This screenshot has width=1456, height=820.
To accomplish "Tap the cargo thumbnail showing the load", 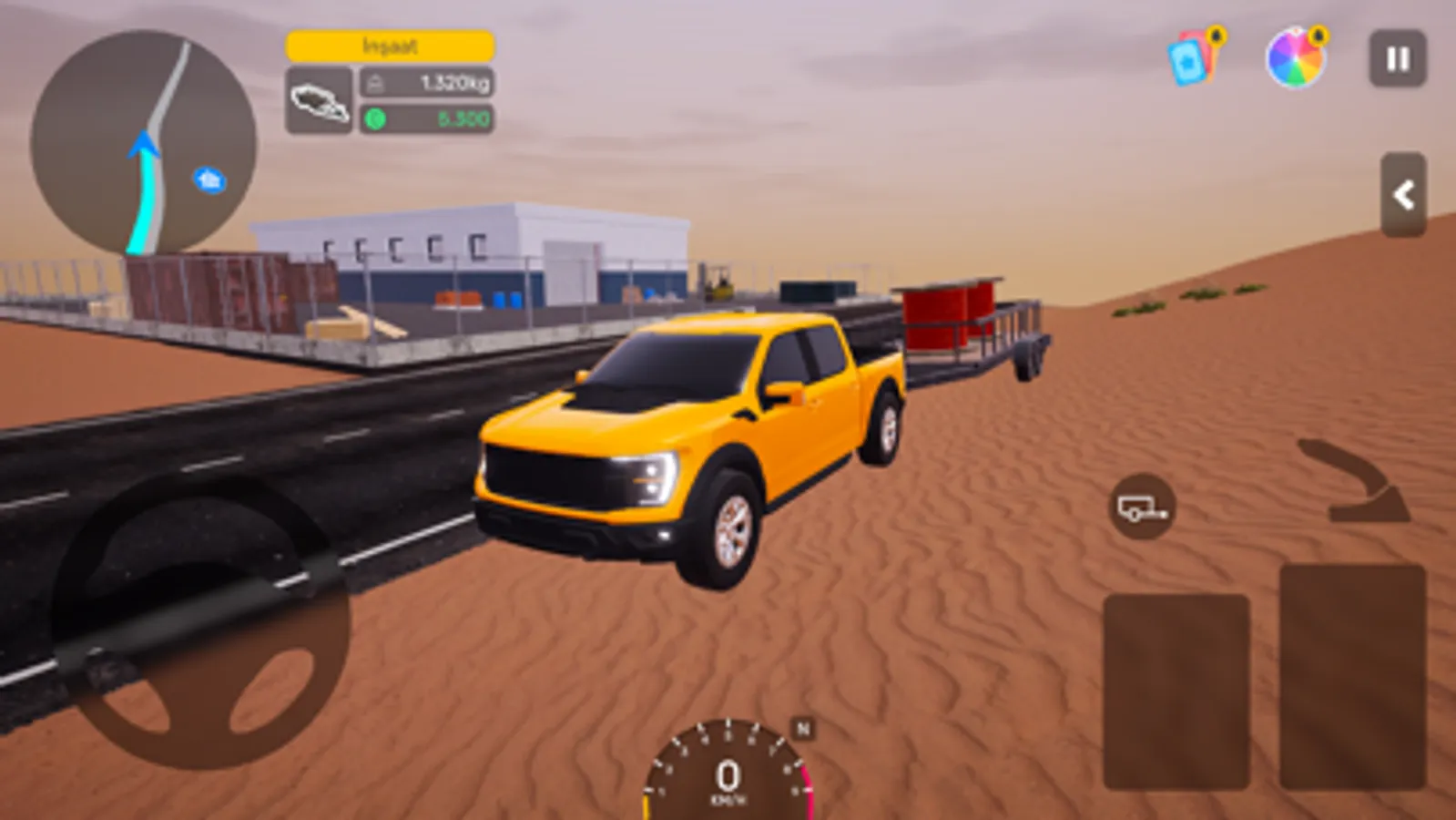I will click(319, 98).
